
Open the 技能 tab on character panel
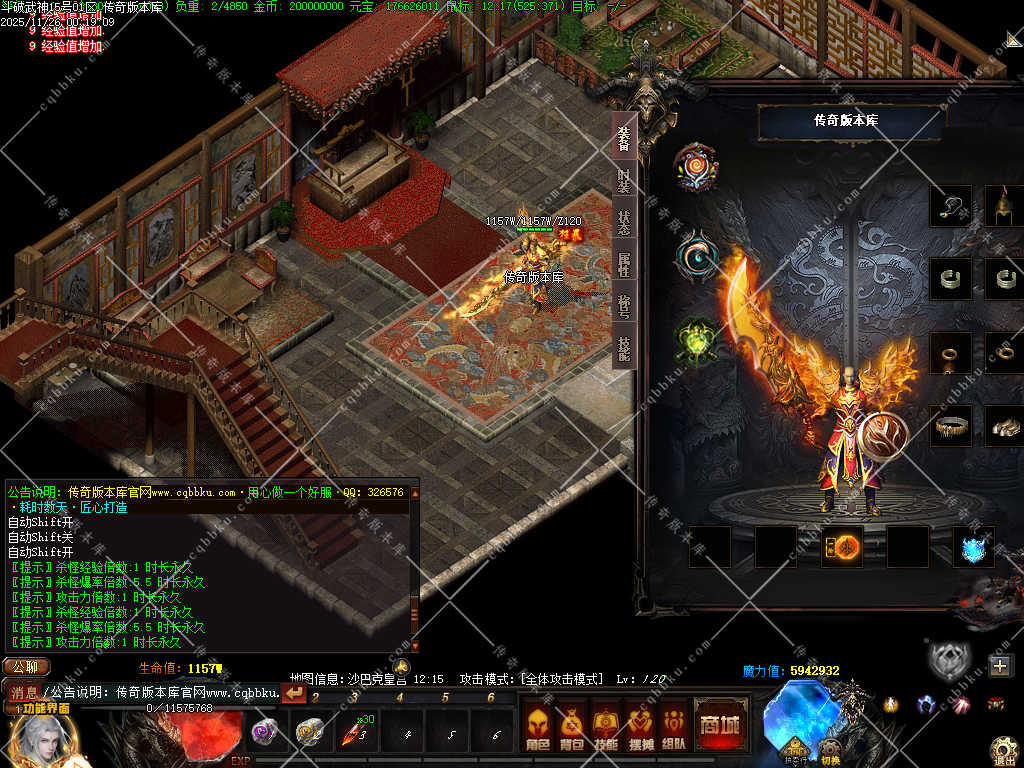[624, 348]
